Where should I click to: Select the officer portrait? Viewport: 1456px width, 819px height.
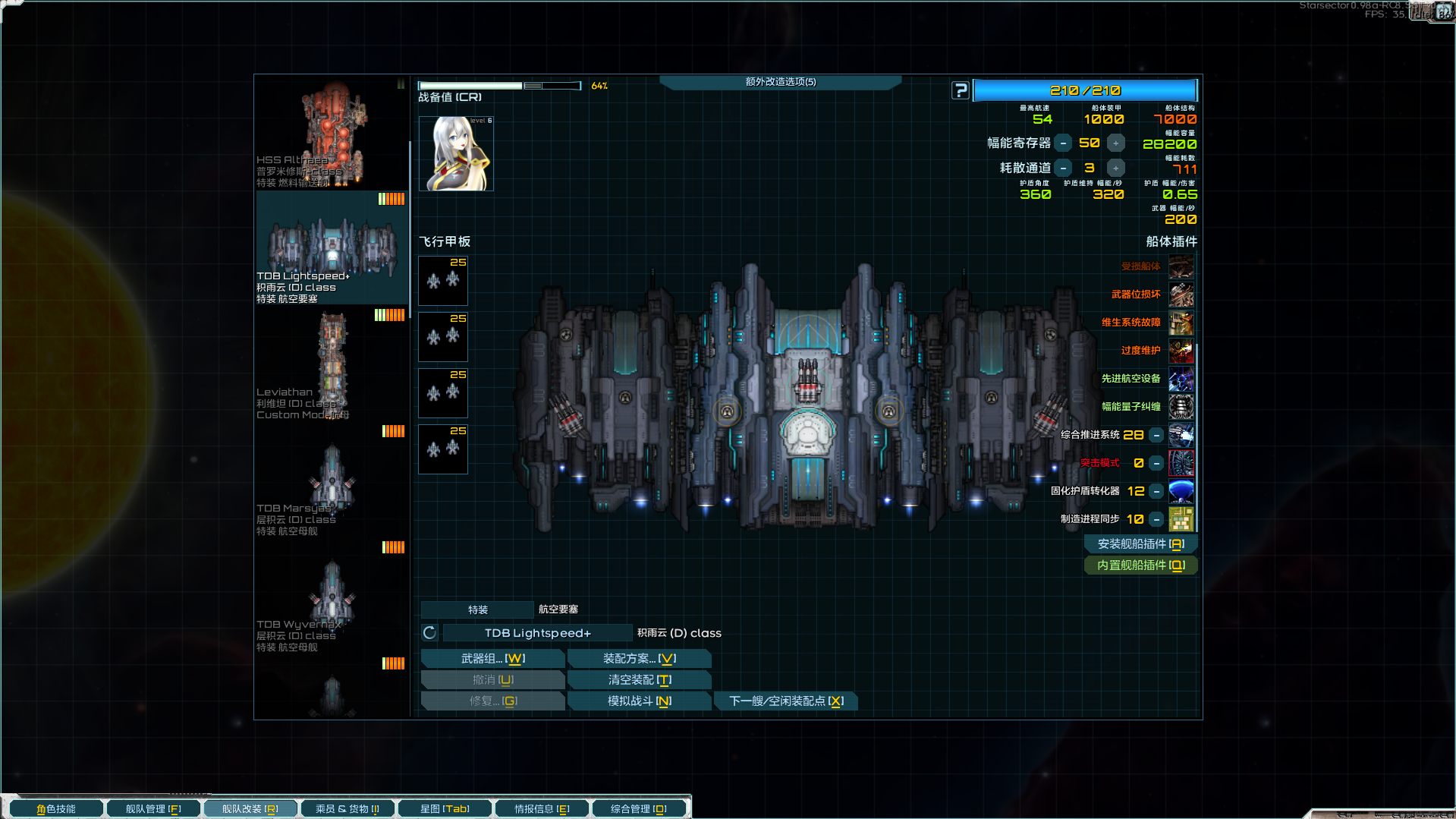pos(456,153)
